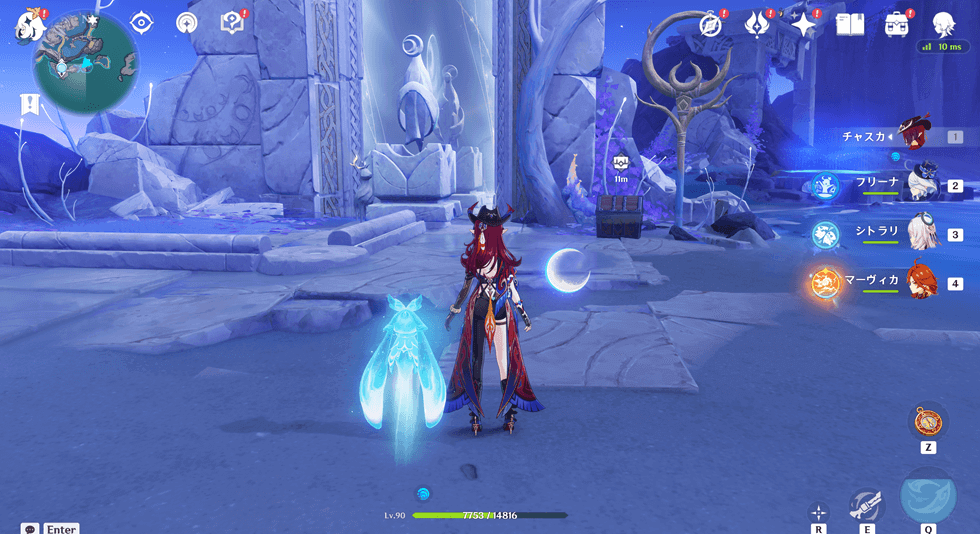Image resolution: width=980 pixels, height=534 pixels.
Task: Open the adventurer handbook book icon
Action: pyautogui.click(x=849, y=25)
